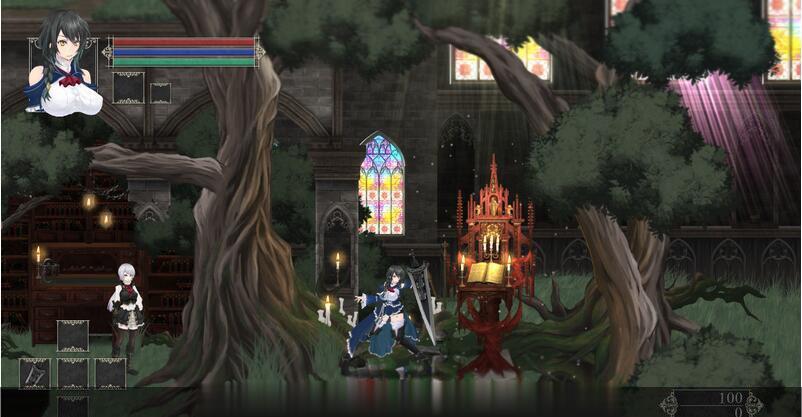Select the large empty slot beside the portrait

point(128,88)
